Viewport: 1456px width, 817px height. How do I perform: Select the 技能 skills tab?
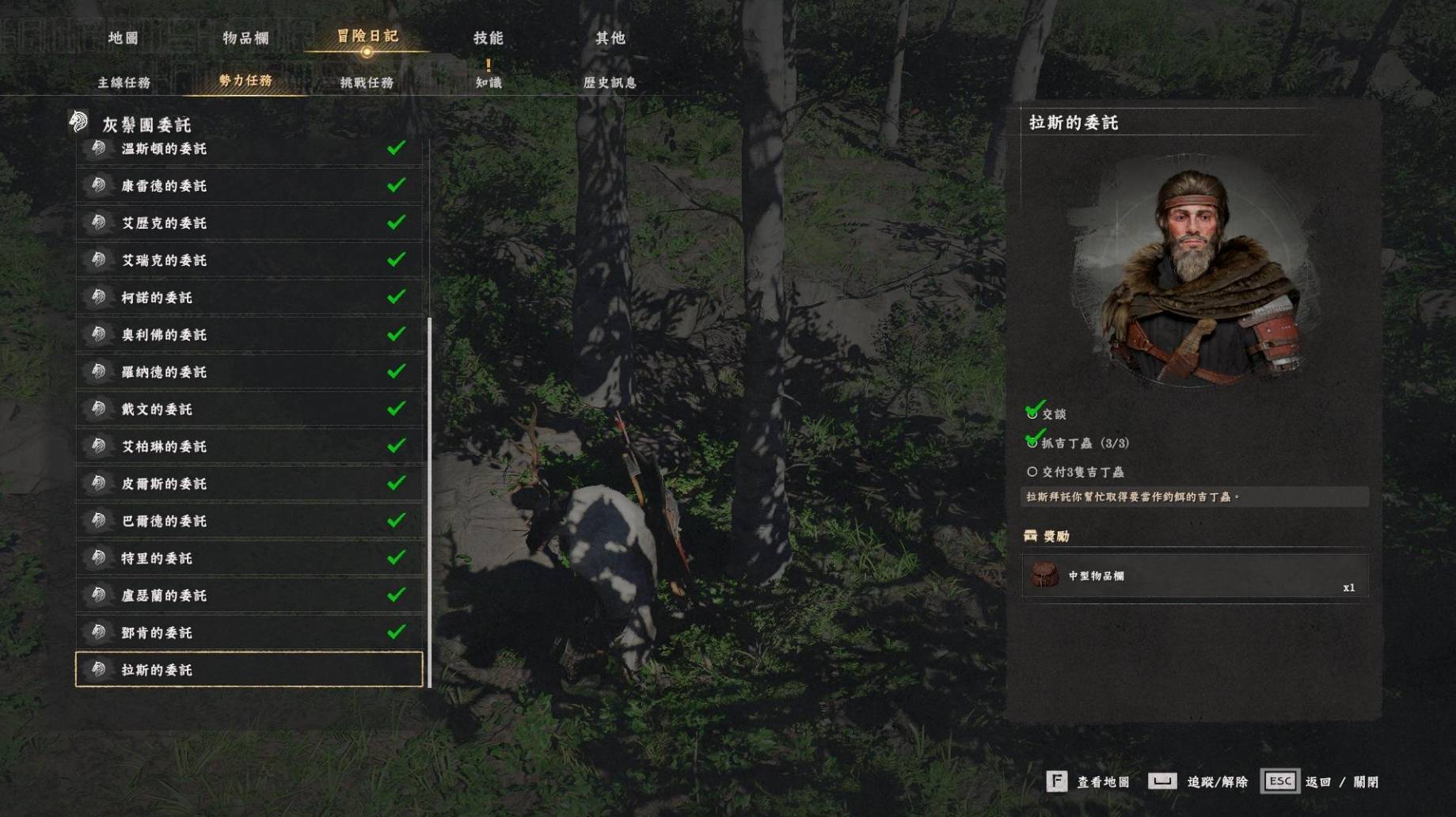tap(488, 38)
